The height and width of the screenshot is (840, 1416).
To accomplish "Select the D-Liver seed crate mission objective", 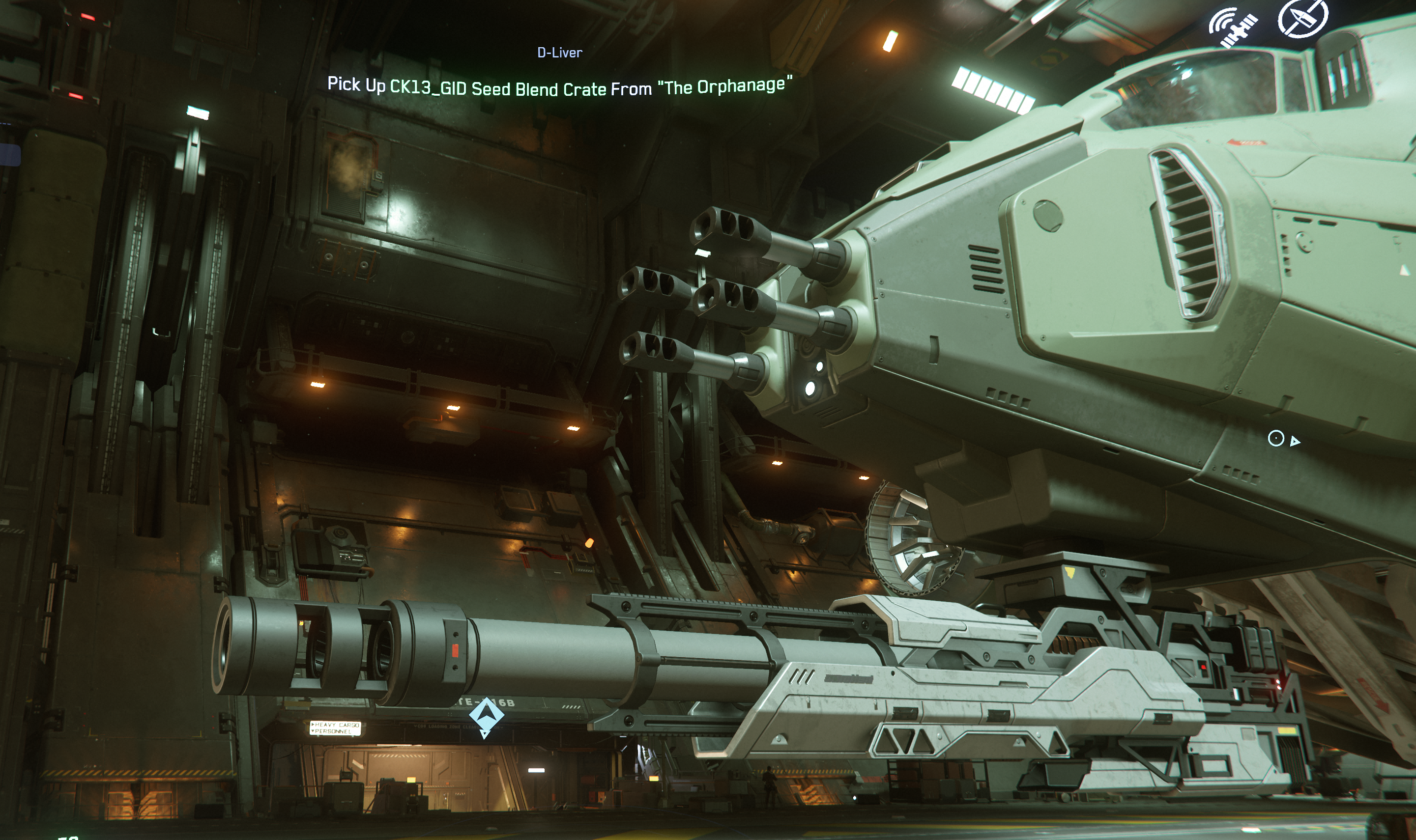I will 559,85.
